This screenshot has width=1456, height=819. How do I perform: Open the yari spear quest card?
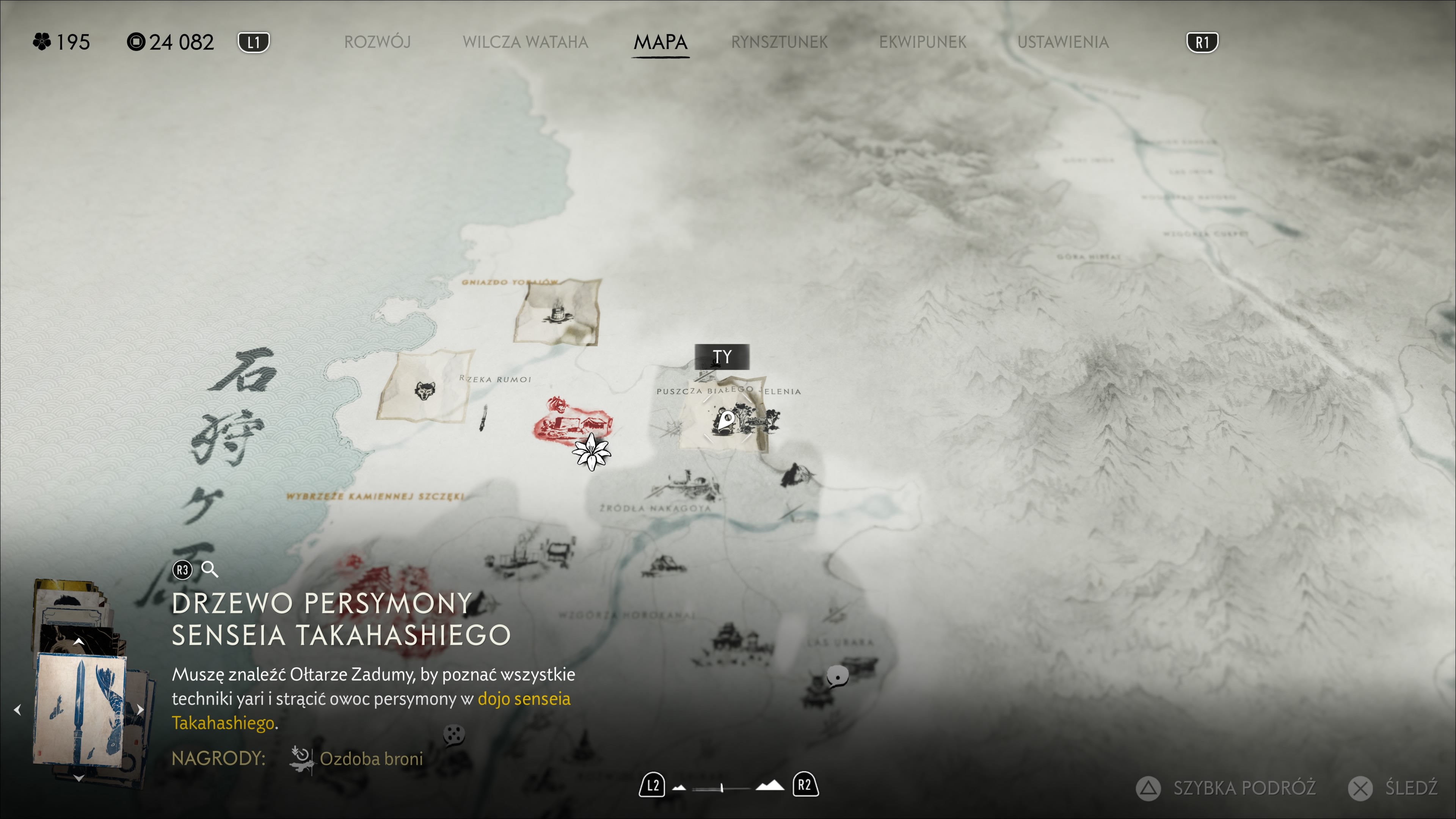tap(81, 709)
